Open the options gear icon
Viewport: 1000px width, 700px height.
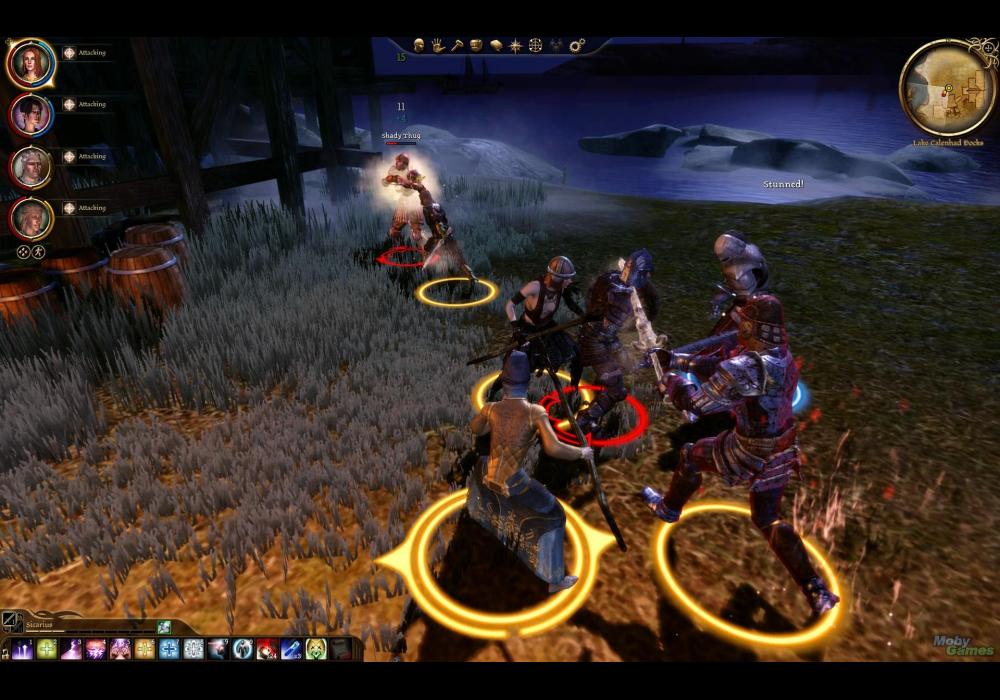[577, 45]
